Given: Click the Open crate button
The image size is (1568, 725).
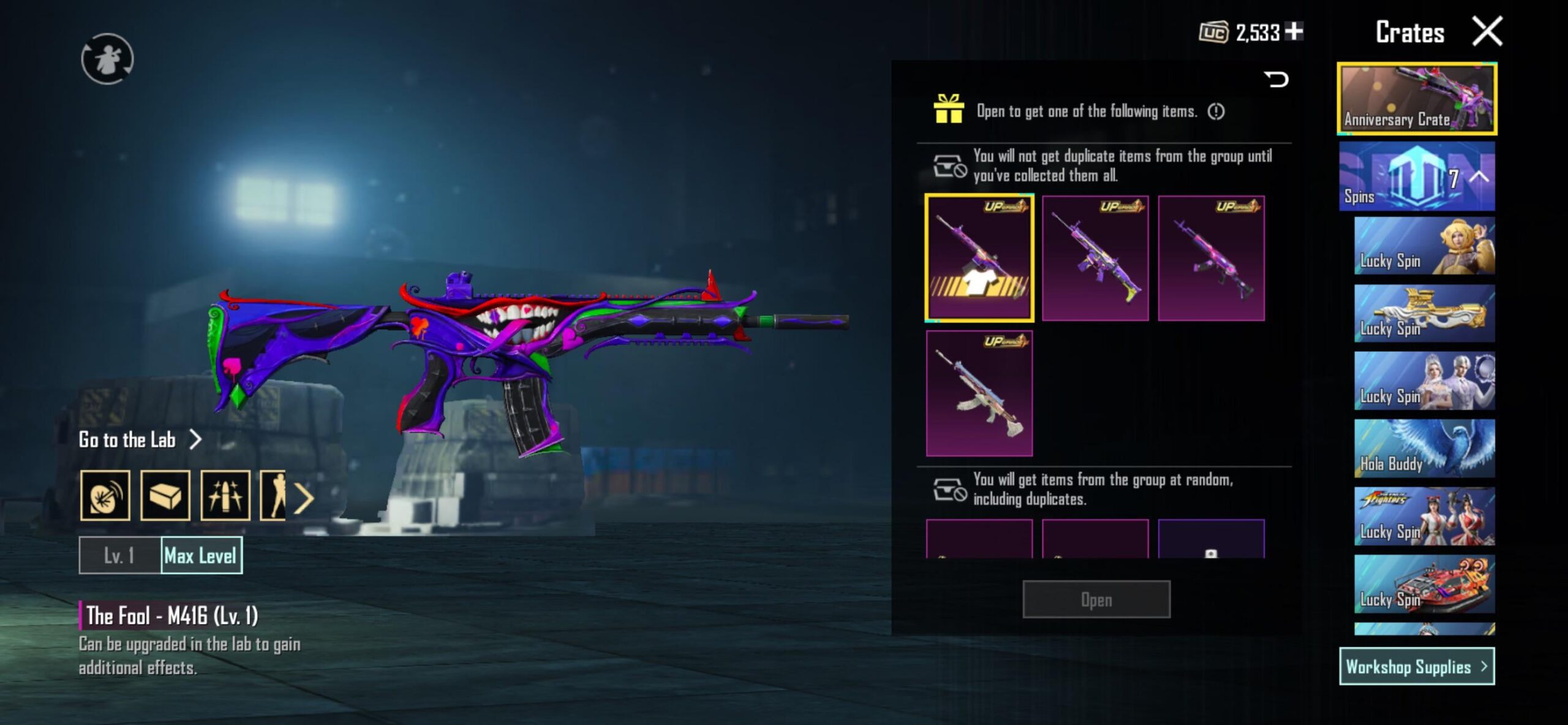Looking at the screenshot, I should click(1096, 599).
